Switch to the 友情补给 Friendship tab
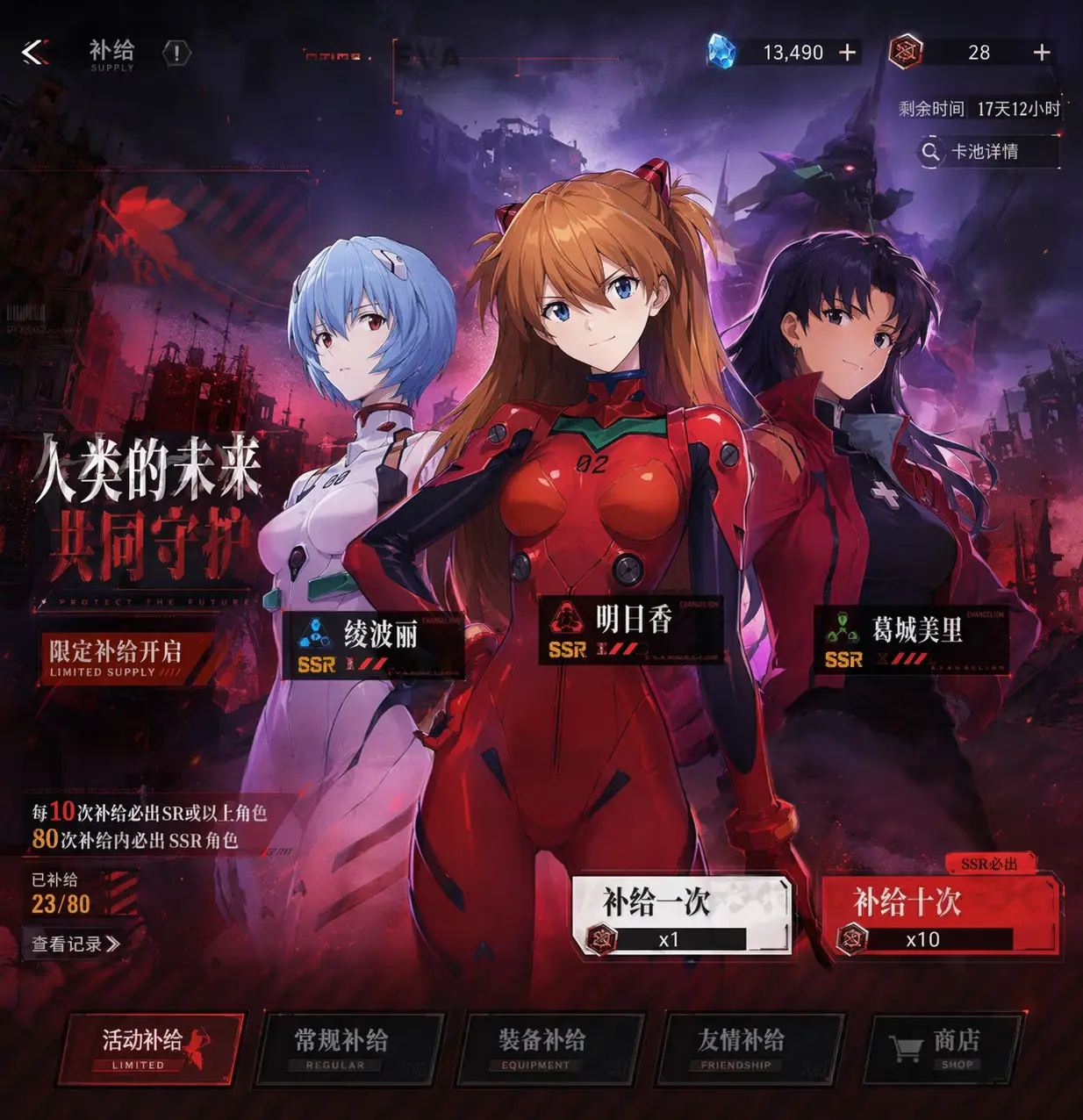This screenshot has width=1083, height=1120. click(x=749, y=1048)
